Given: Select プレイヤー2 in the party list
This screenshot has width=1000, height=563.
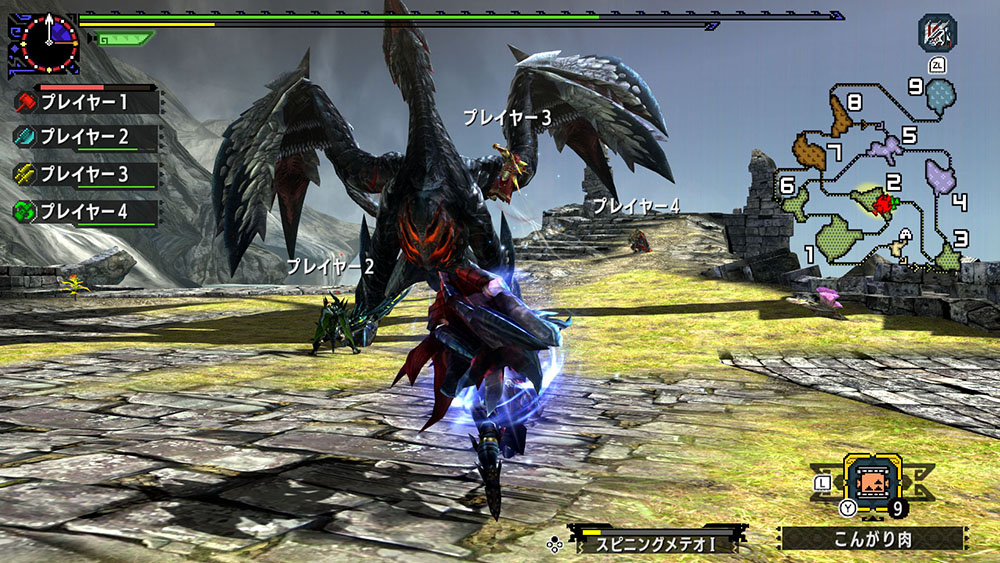Looking at the screenshot, I should point(85,138).
